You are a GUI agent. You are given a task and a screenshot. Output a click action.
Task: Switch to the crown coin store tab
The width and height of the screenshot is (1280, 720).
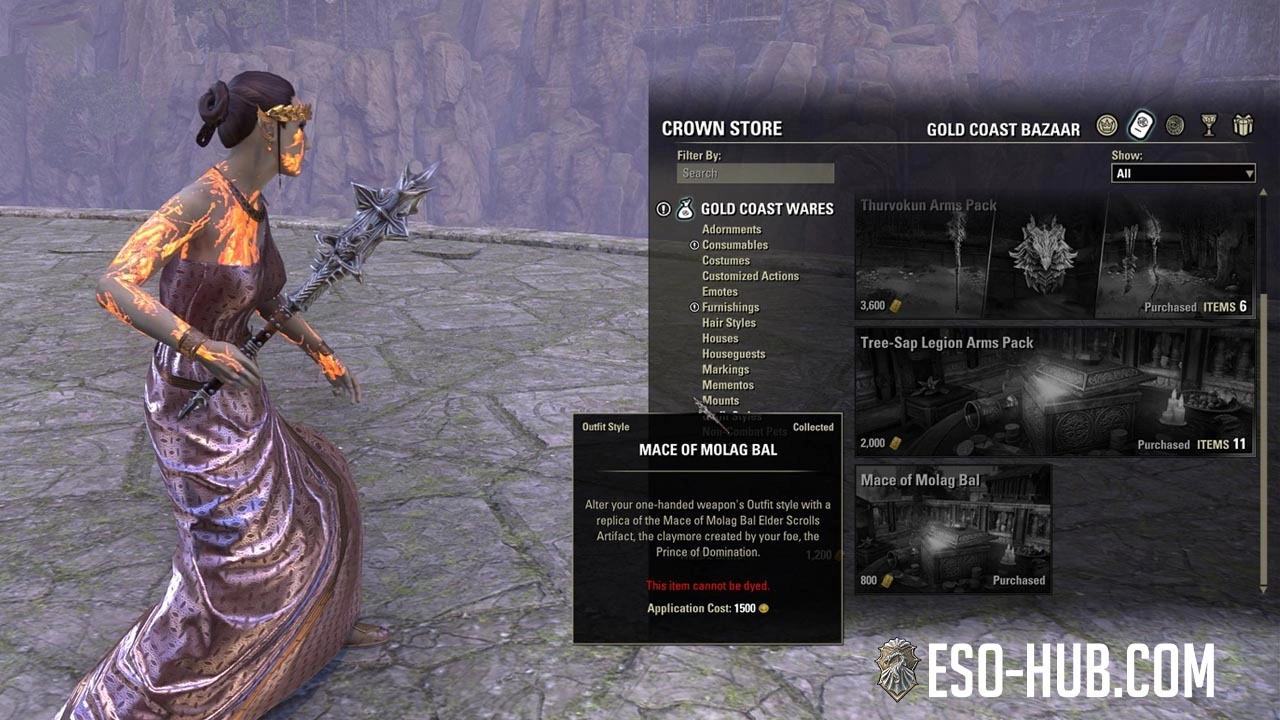pyautogui.click(x=1106, y=126)
